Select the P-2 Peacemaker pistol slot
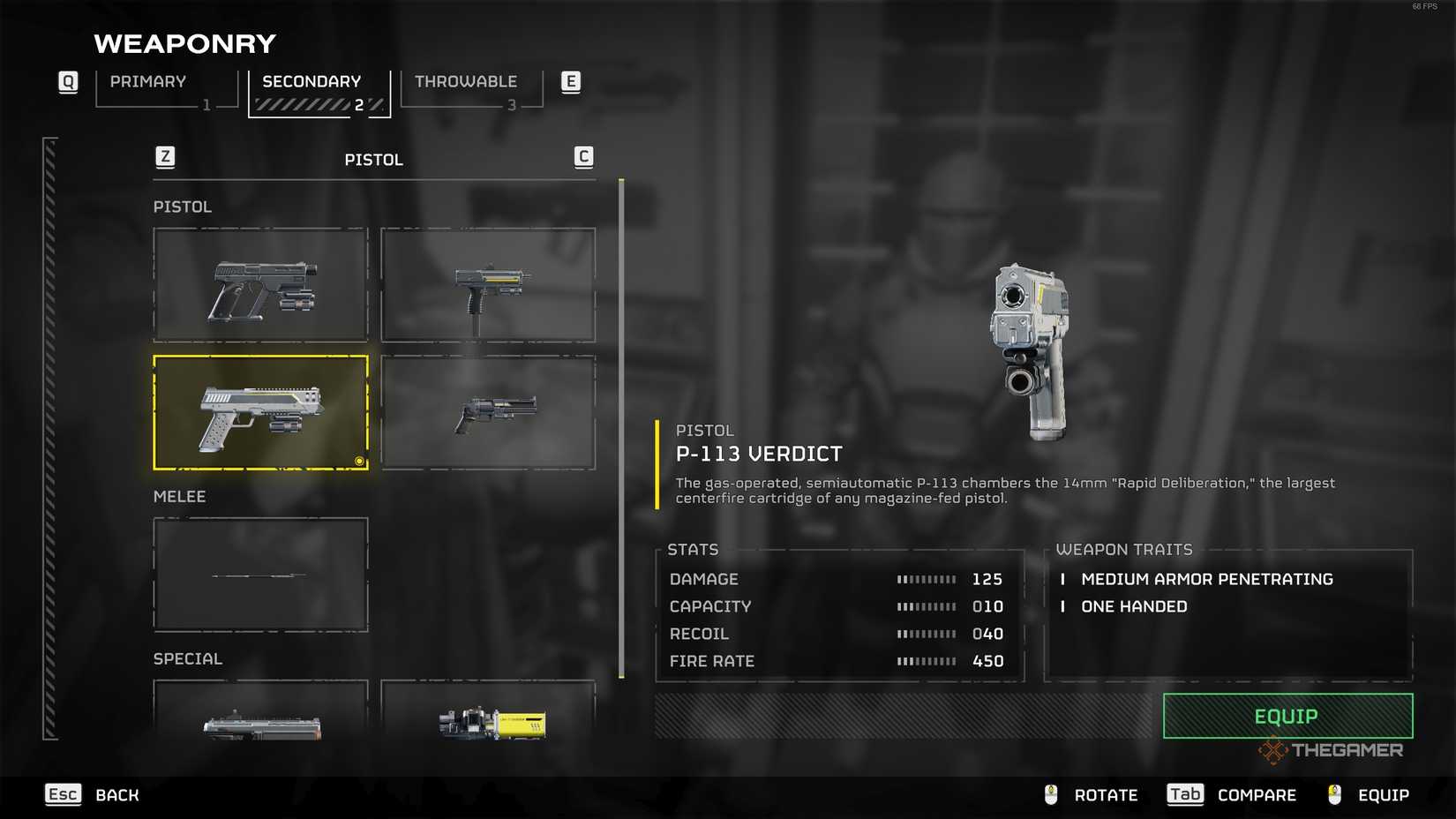The height and width of the screenshot is (819, 1456). click(260, 285)
